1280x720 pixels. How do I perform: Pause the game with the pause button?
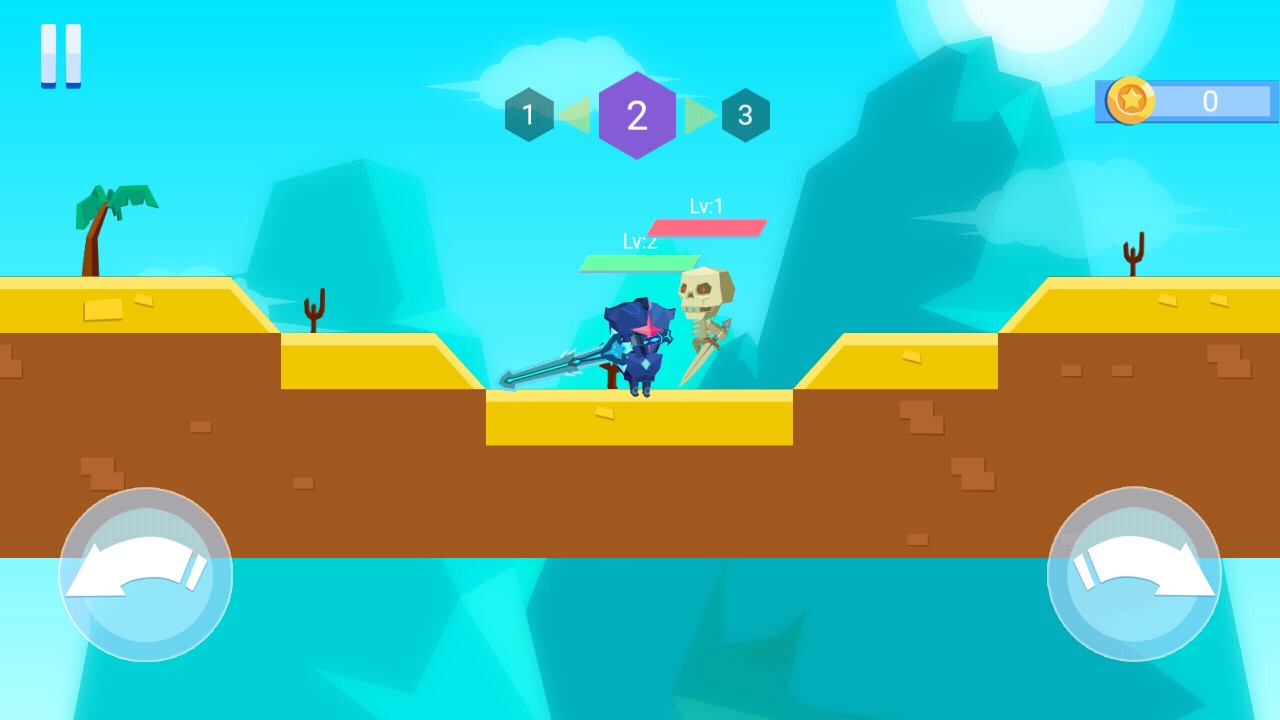point(61,56)
